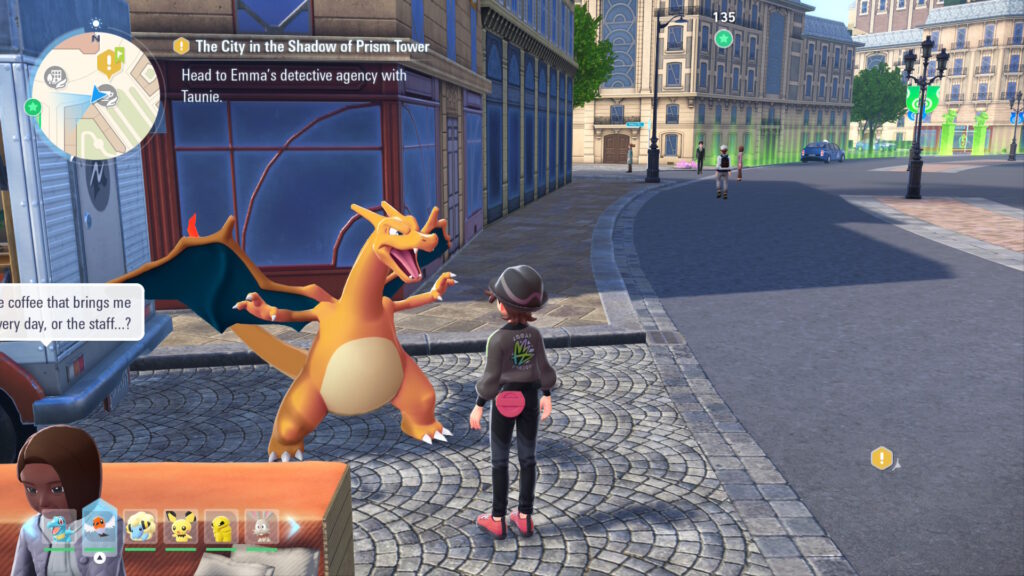Choose Bunnelby in the party bar

tap(261, 525)
